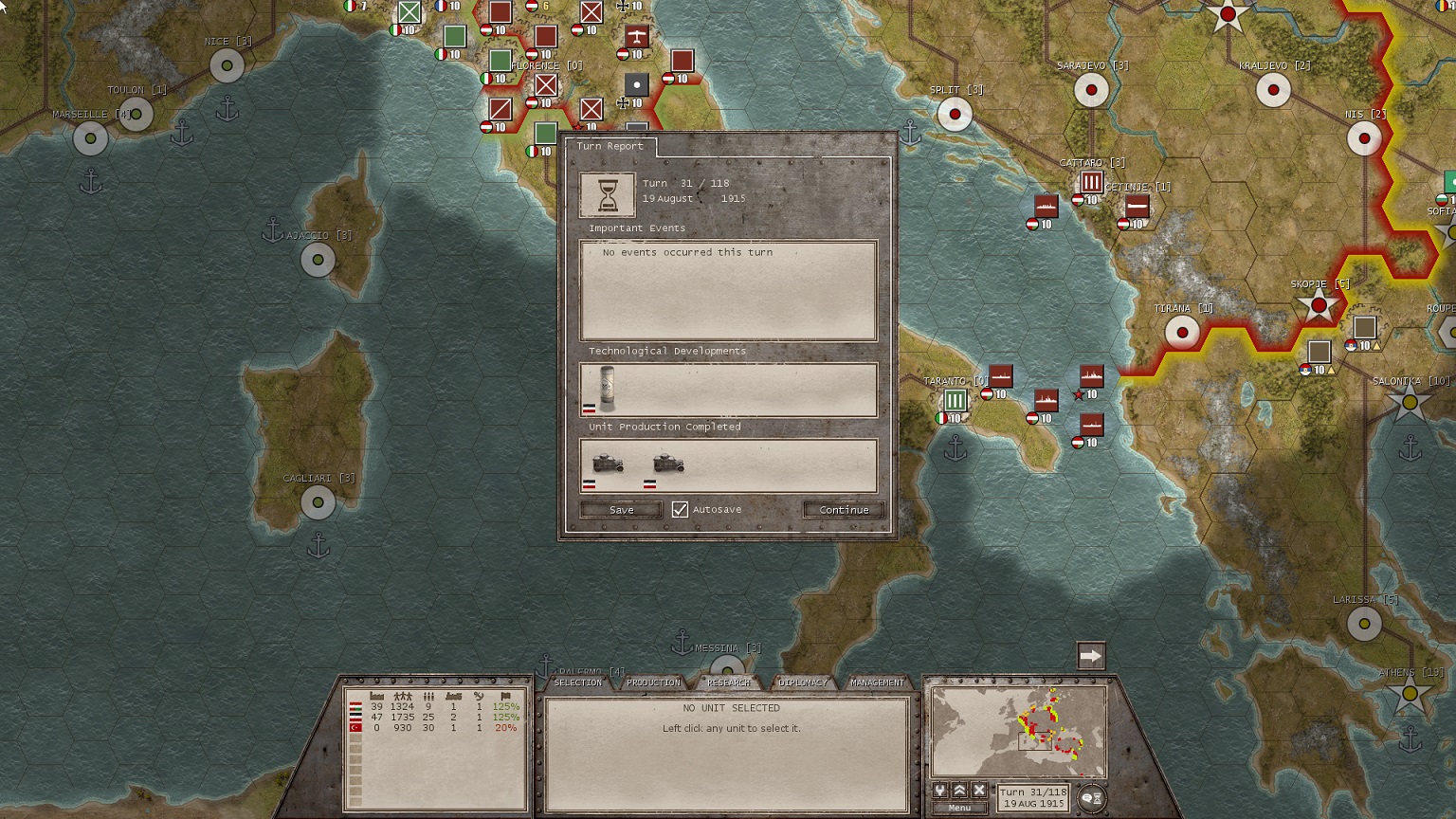
Task: Click the Europe minimap
Action: pos(1019,732)
